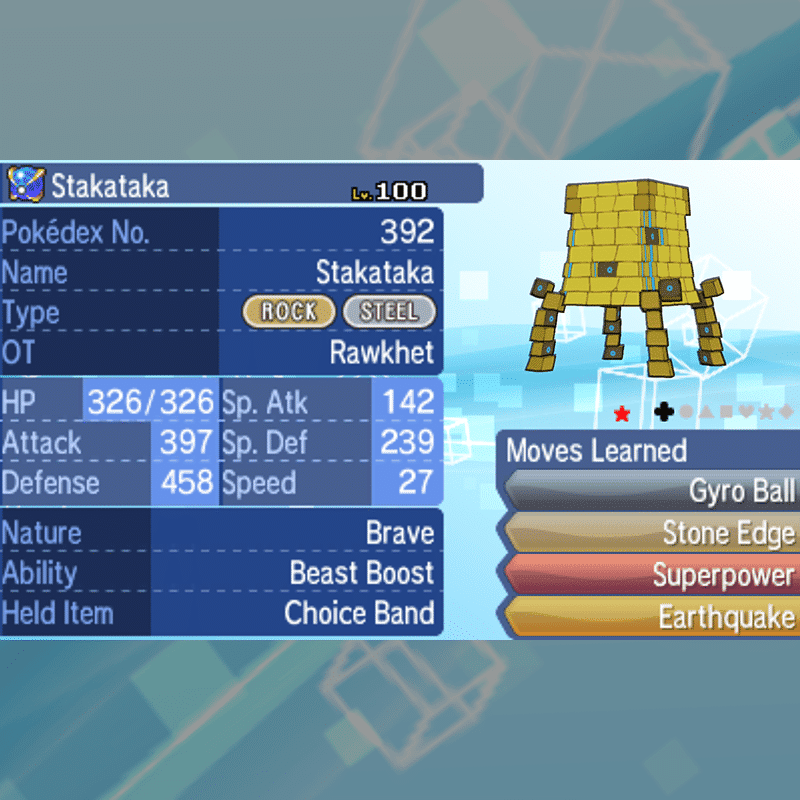Screen dimensions: 800x800
Task: Toggle the grey star marking
Action: (766, 411)
